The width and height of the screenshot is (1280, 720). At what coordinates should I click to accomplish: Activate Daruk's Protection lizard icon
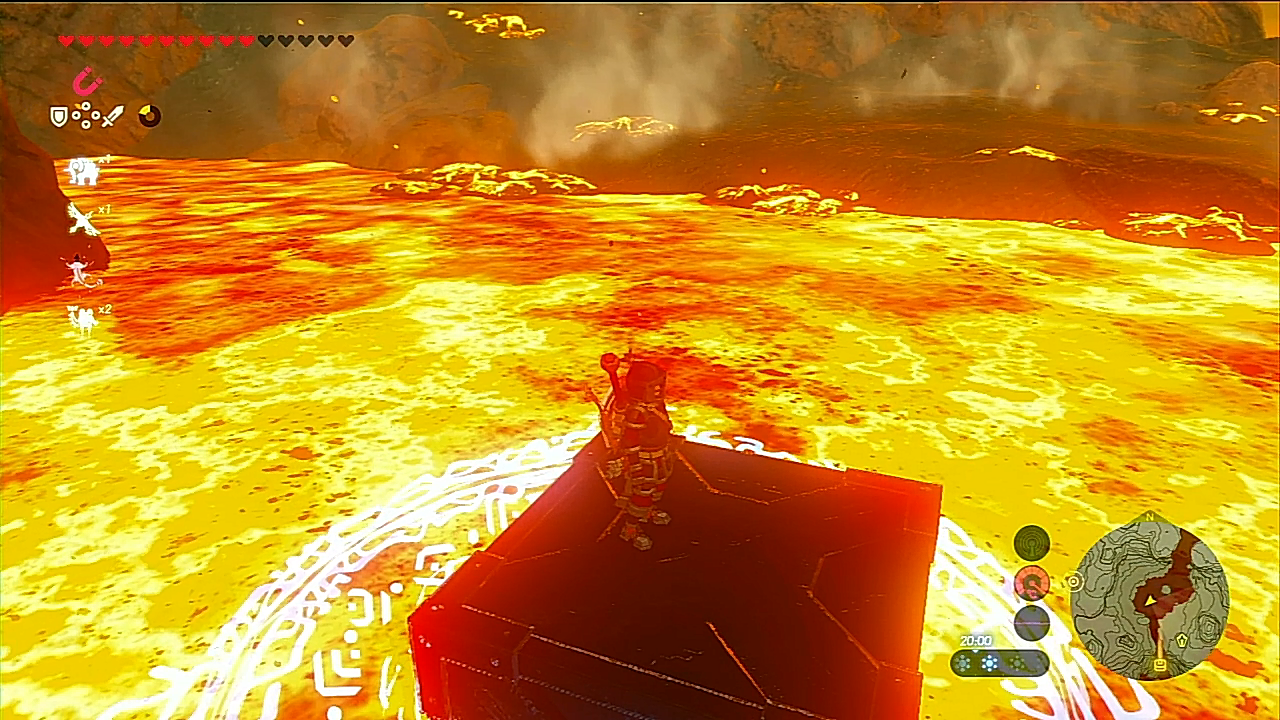pyautogui.click(x=79, y=270)
